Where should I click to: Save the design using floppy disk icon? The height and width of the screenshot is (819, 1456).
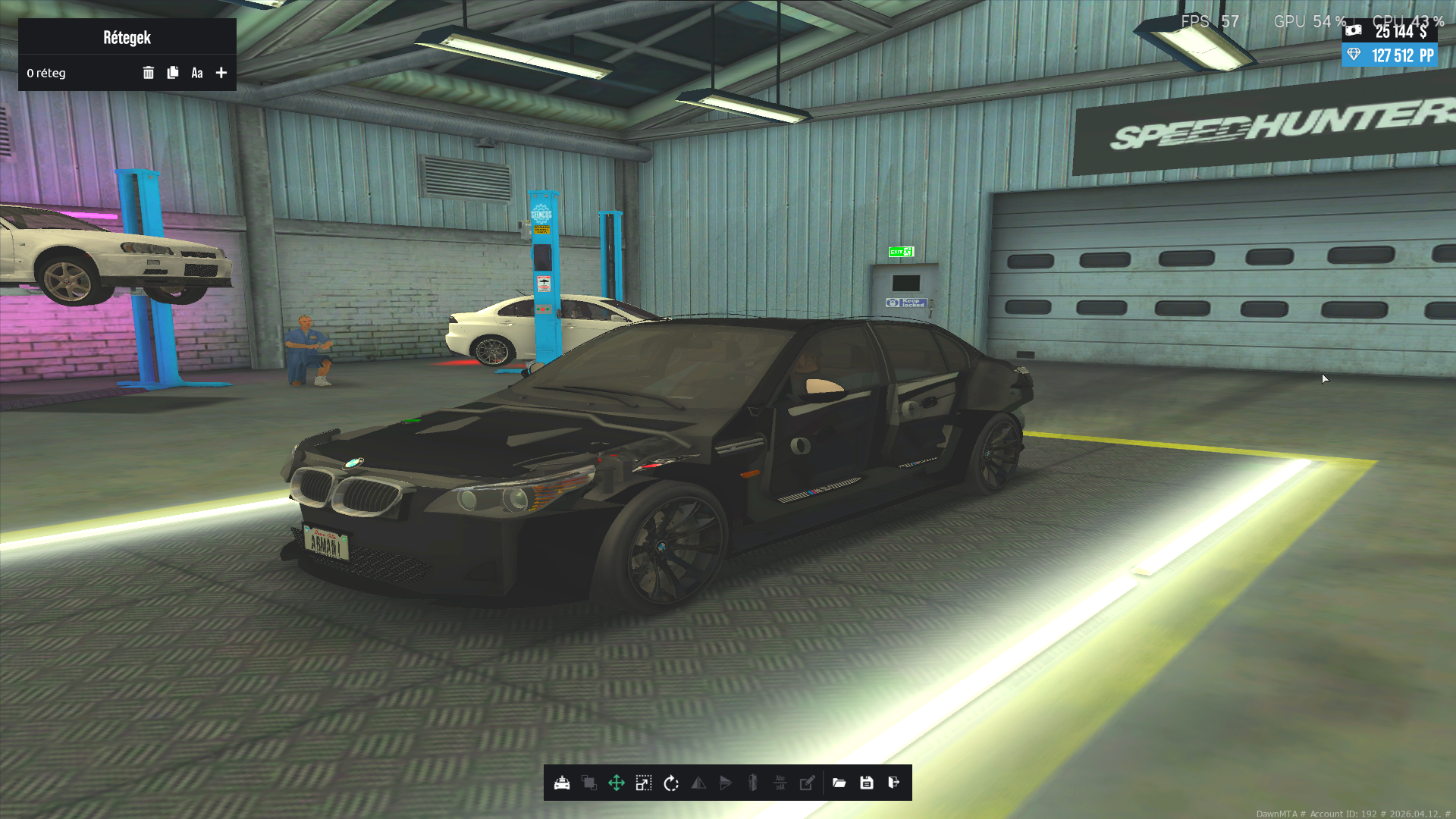(x=867, y=783)
